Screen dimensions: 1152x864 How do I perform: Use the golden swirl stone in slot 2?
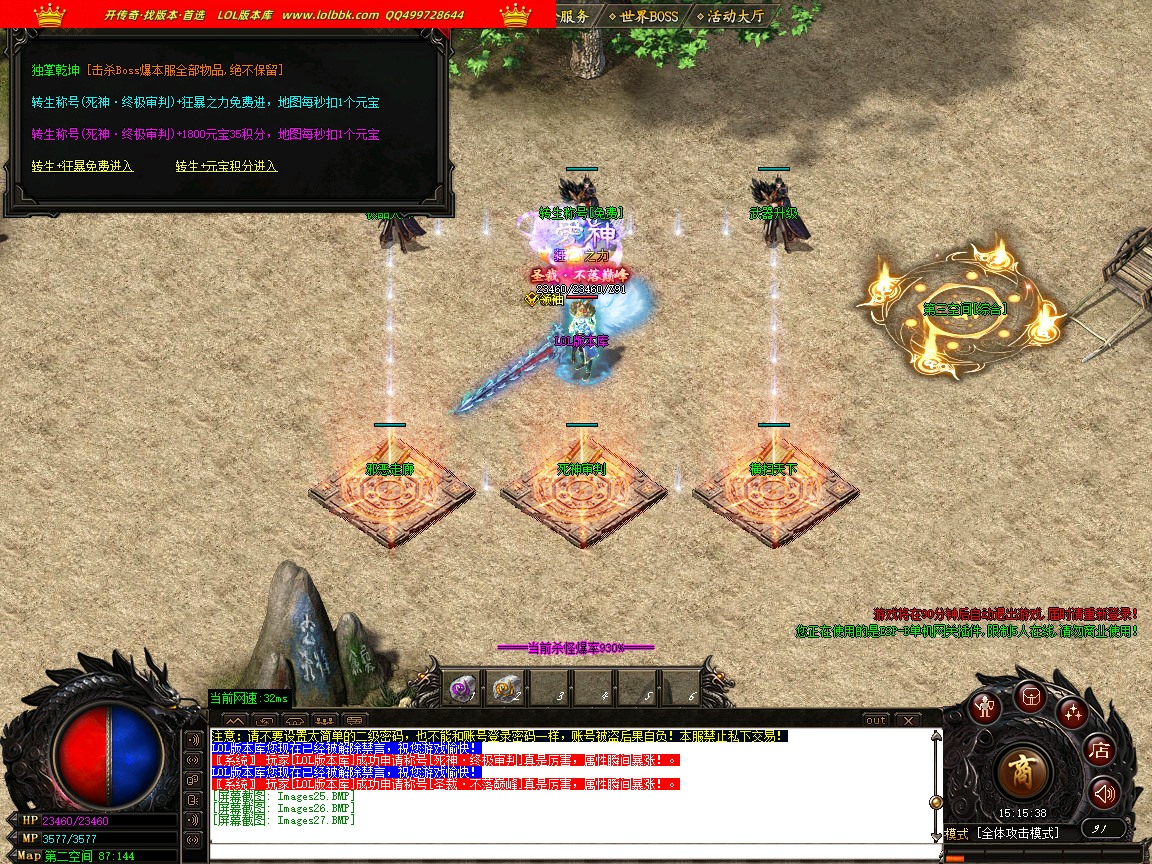(506, 688)
